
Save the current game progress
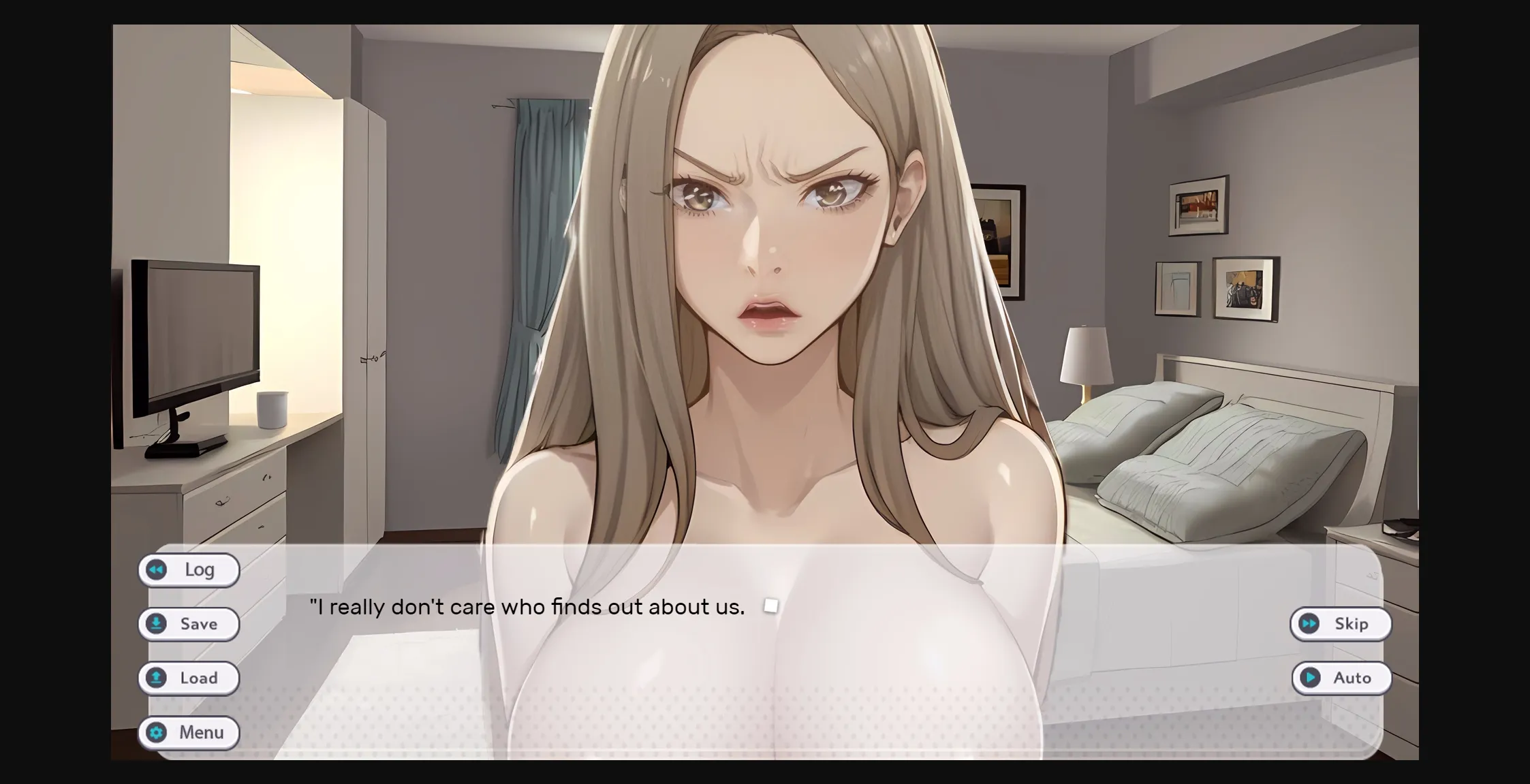(189, 624)
